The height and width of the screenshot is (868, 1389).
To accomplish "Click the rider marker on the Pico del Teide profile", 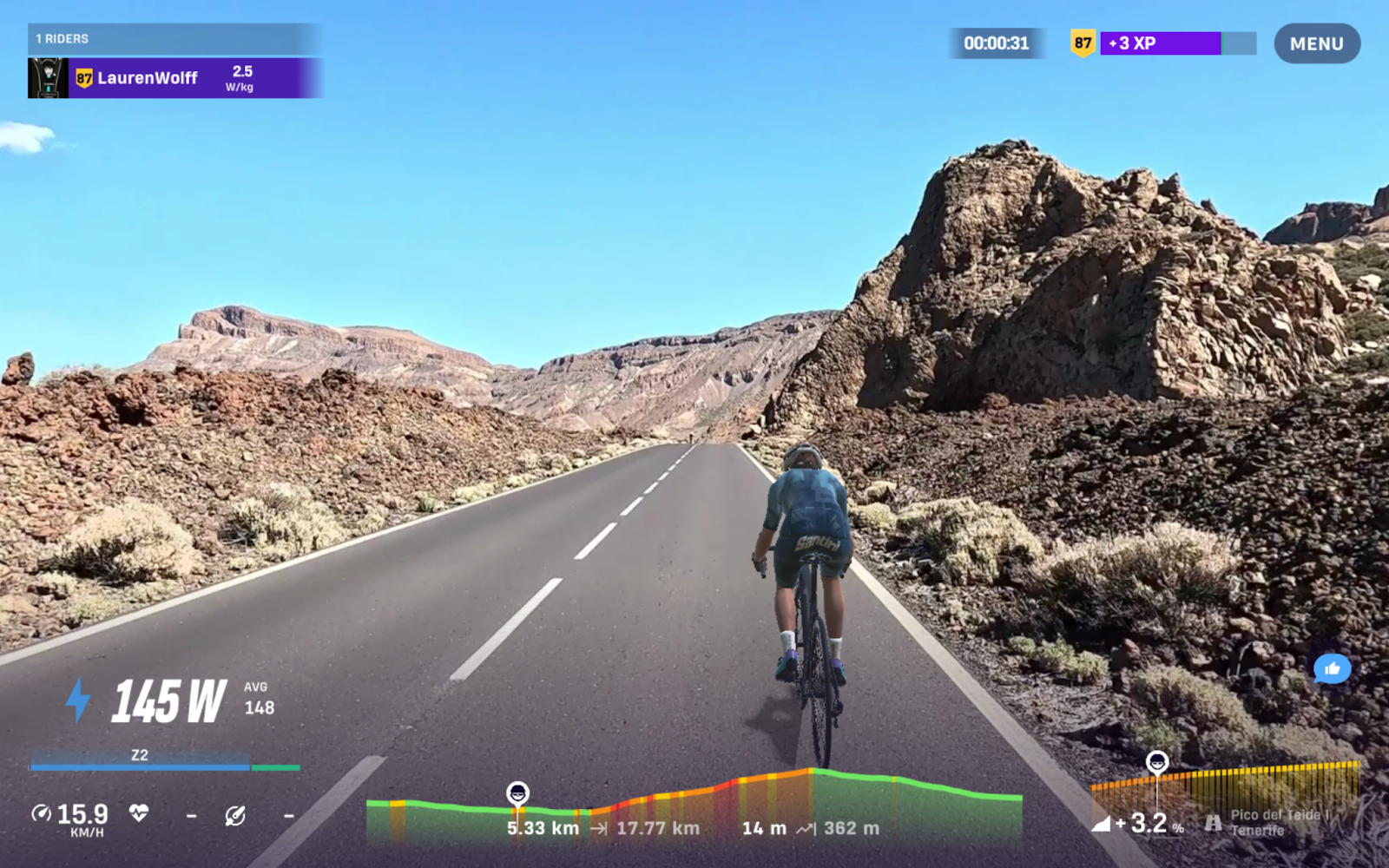I will (1157, 762).
